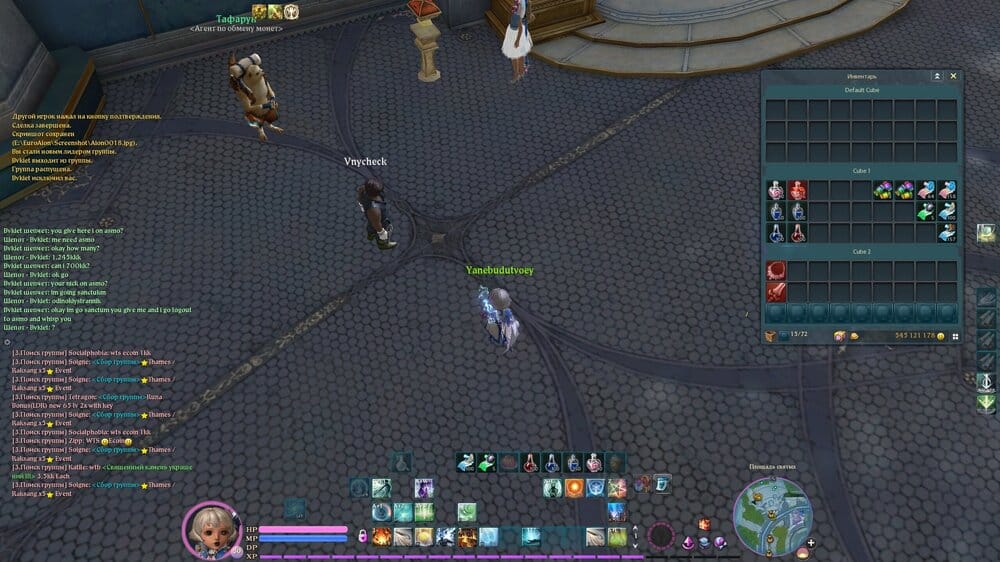Select the red necklace item in Cube 2
The image size is (1000, 562).
coord(776,270)
